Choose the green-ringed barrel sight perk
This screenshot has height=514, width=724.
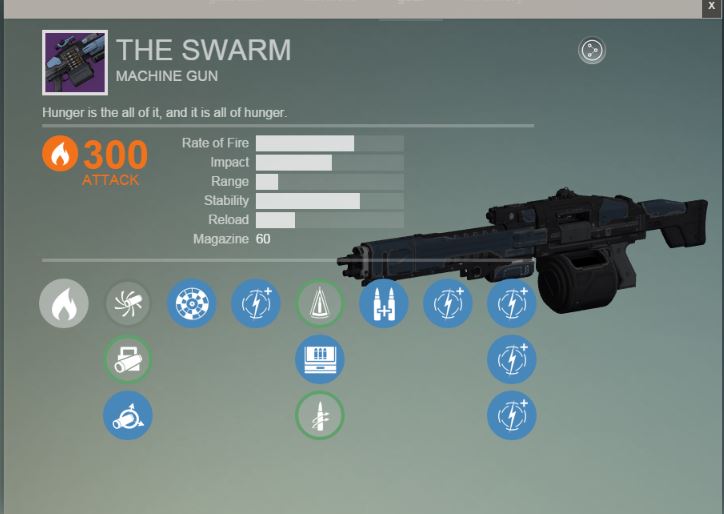(x=128, y=359)
